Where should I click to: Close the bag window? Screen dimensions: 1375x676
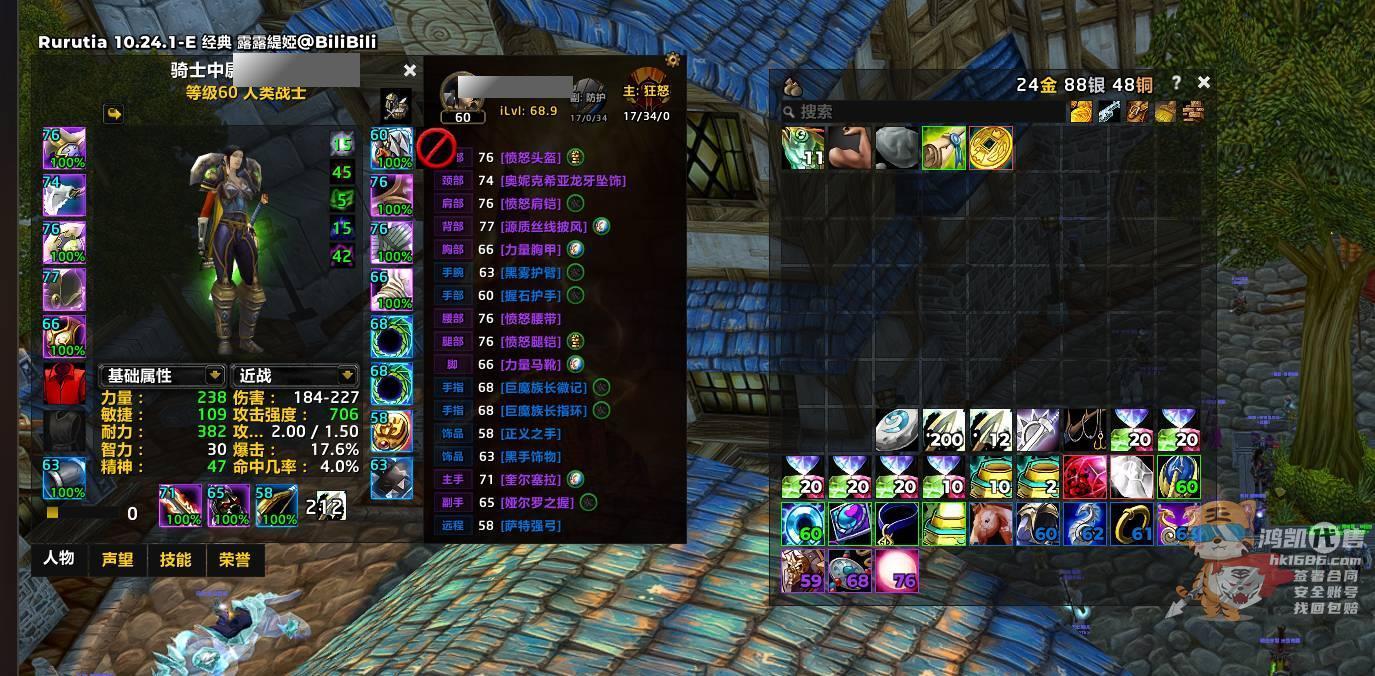[1204, 83]
